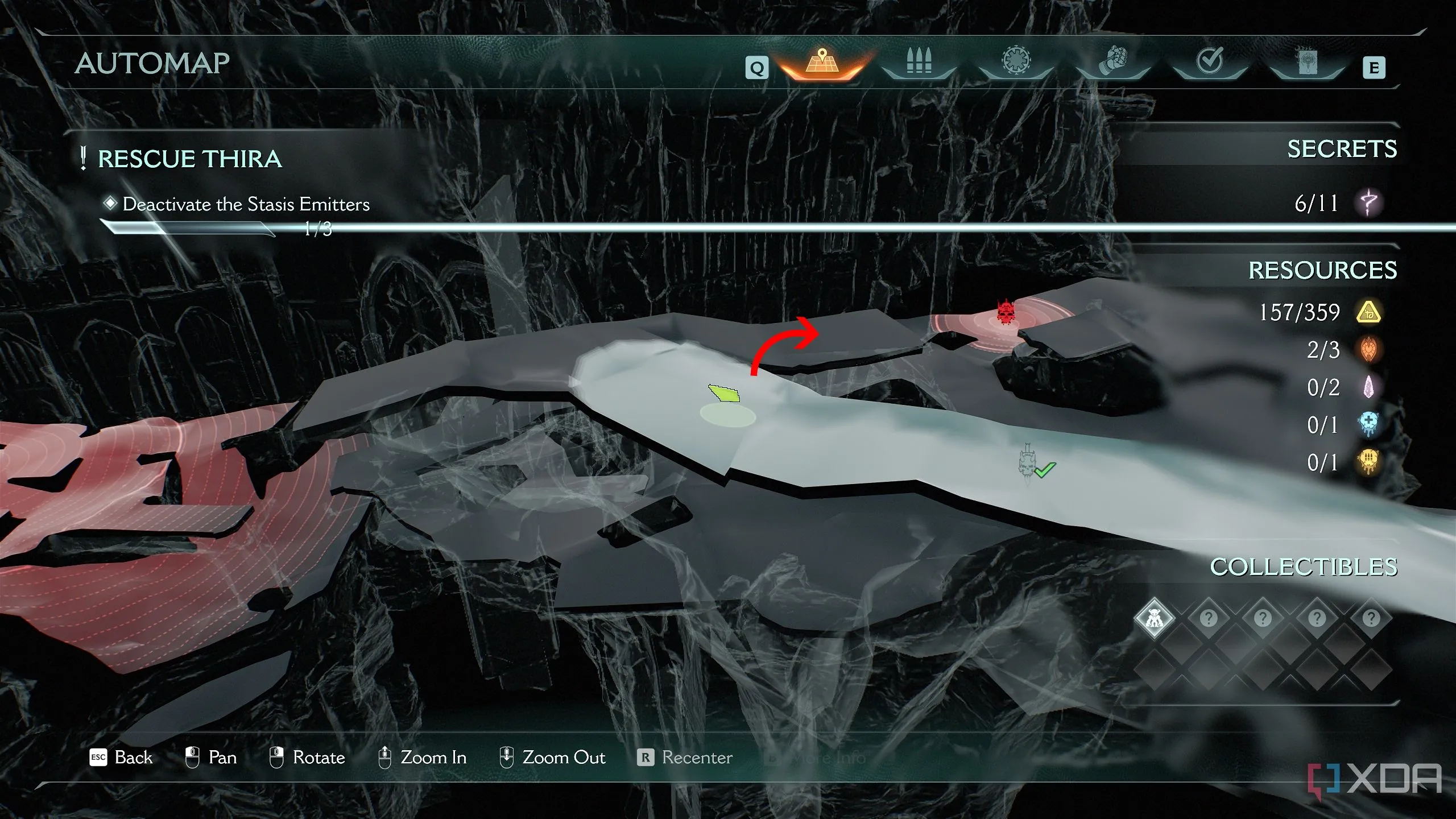Open the gauntlet fist tab
This screenshot has width=1456, height=819.
[x=1112, y=61]
